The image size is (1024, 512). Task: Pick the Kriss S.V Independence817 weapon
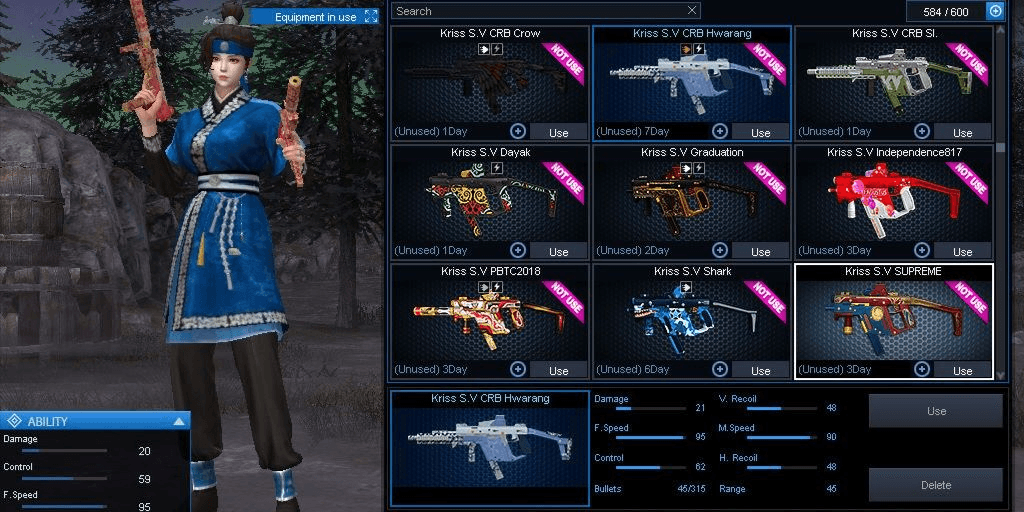893,200
